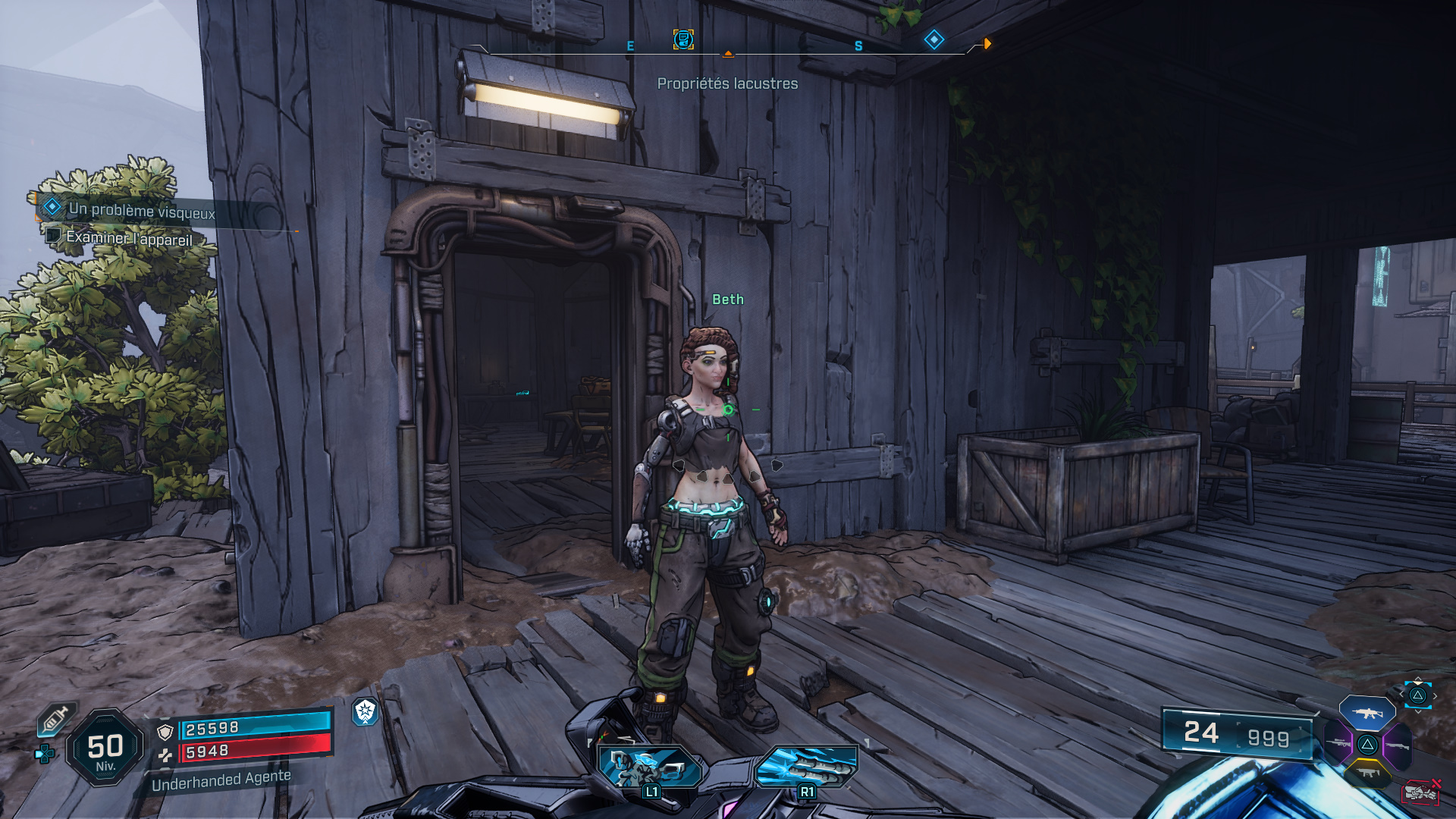
Task: Select the blue diamond waypoint marker on the compass
Action: [x=934, y=40]
